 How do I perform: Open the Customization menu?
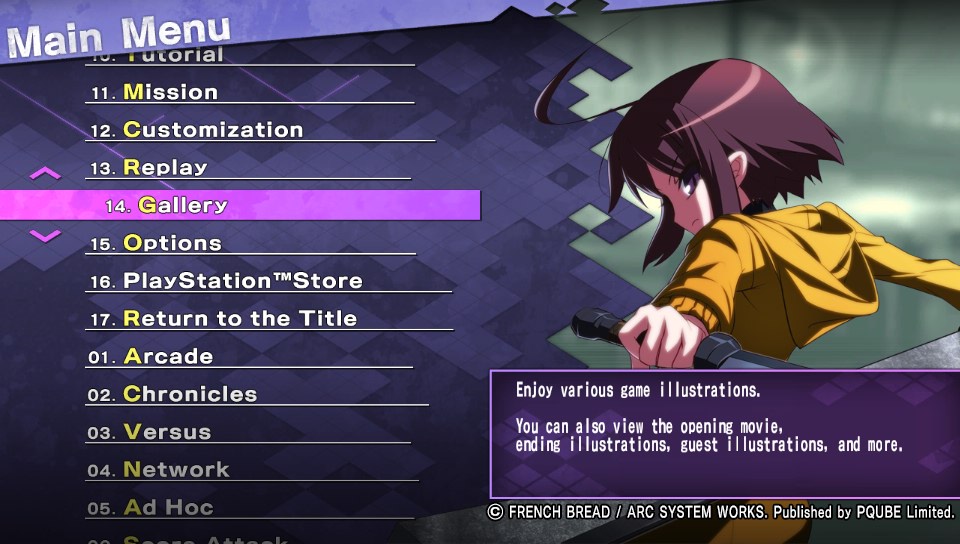pos(212,130)
